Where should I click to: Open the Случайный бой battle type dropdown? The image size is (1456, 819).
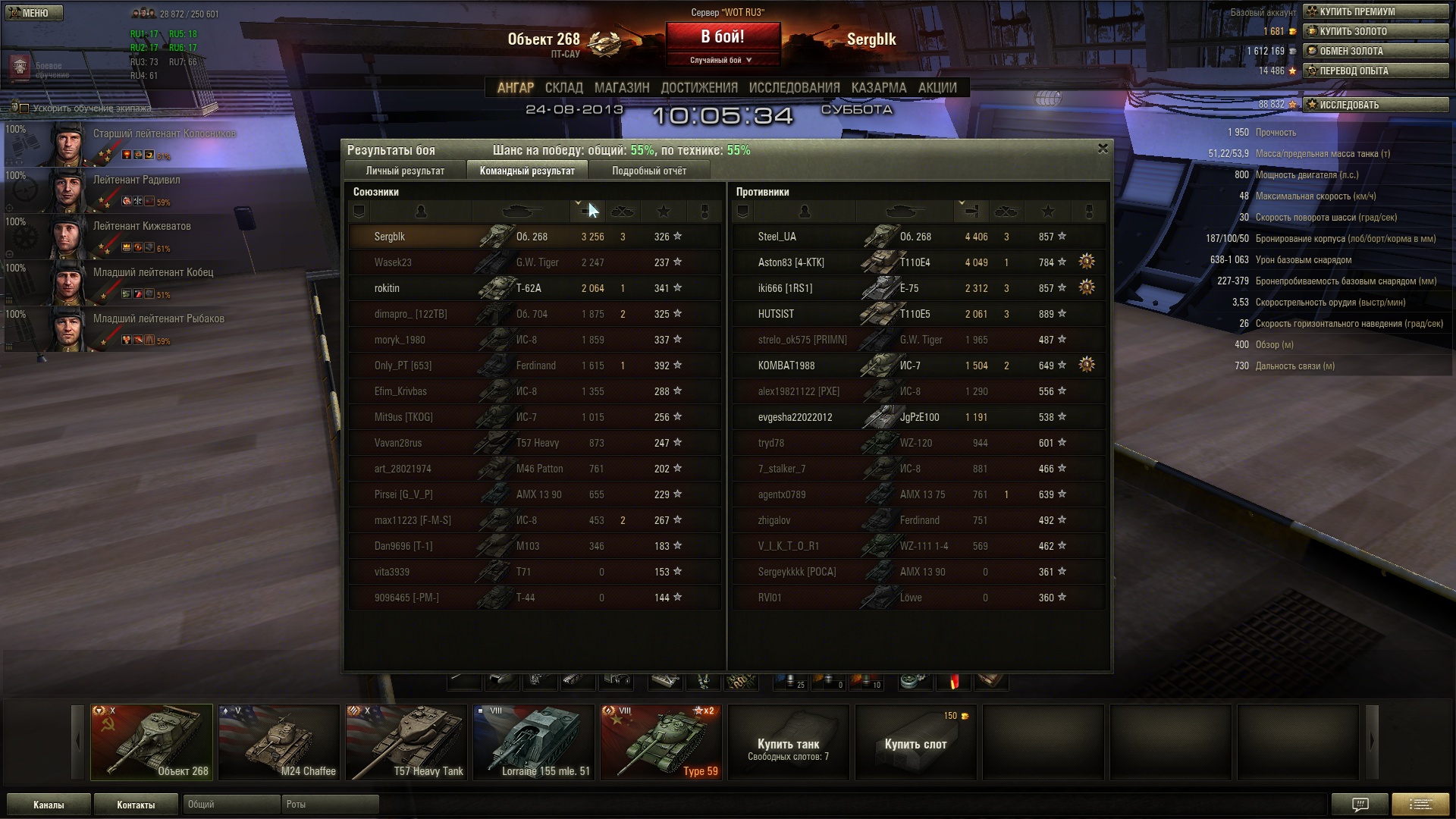point(721,60)
